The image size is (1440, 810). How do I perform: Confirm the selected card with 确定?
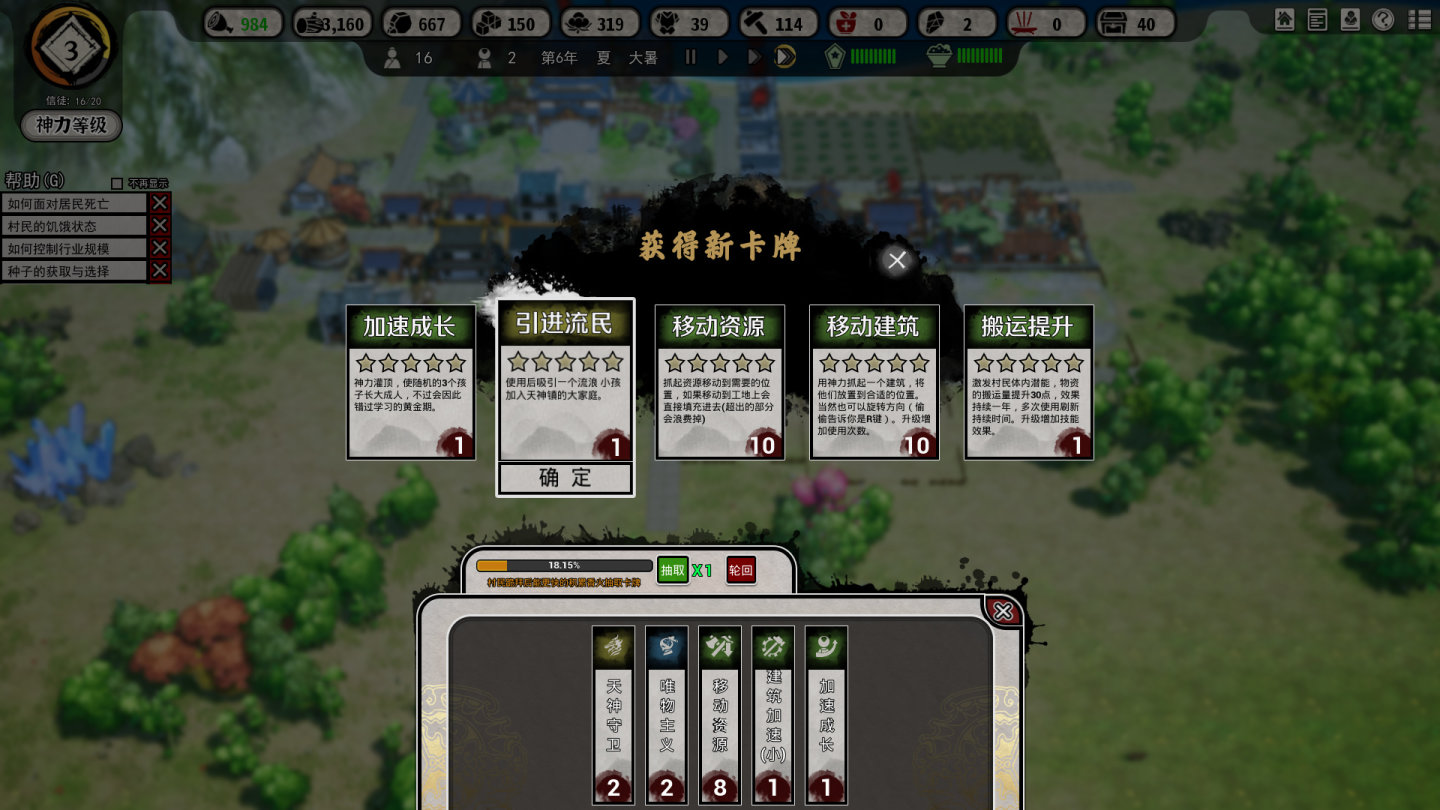pos(565,478)
